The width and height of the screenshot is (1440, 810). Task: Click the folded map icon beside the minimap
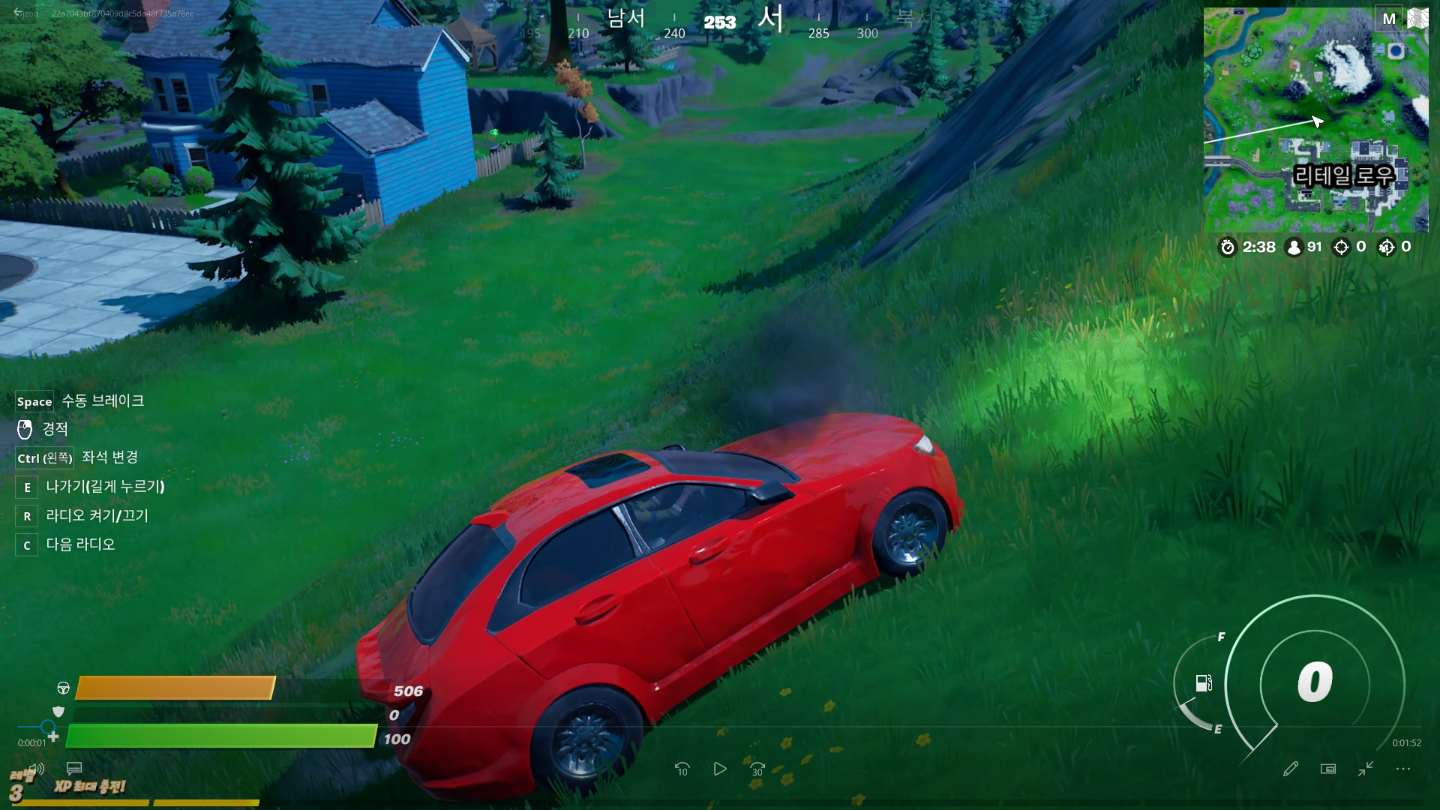pyautogui.click(x=1417, y=18)
